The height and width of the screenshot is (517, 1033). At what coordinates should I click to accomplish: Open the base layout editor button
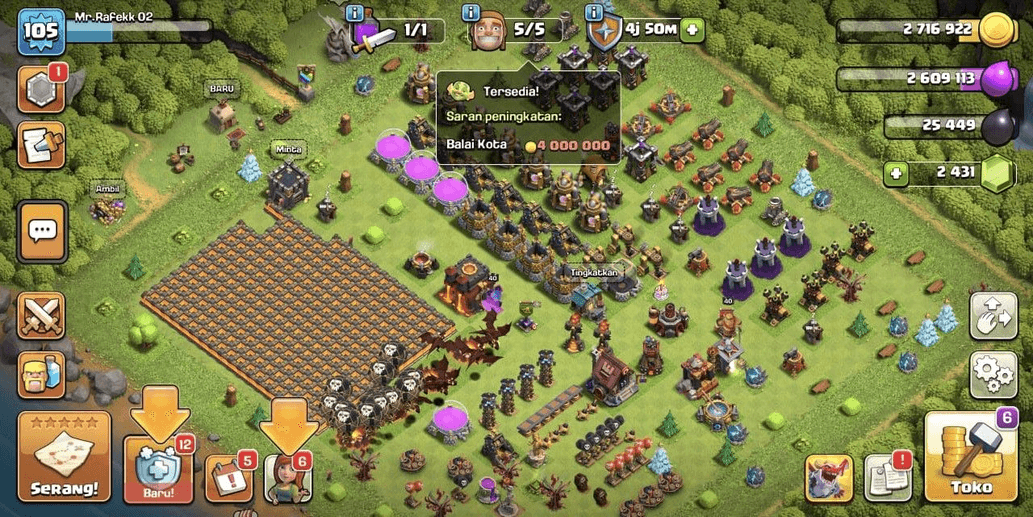click(992, 316)
